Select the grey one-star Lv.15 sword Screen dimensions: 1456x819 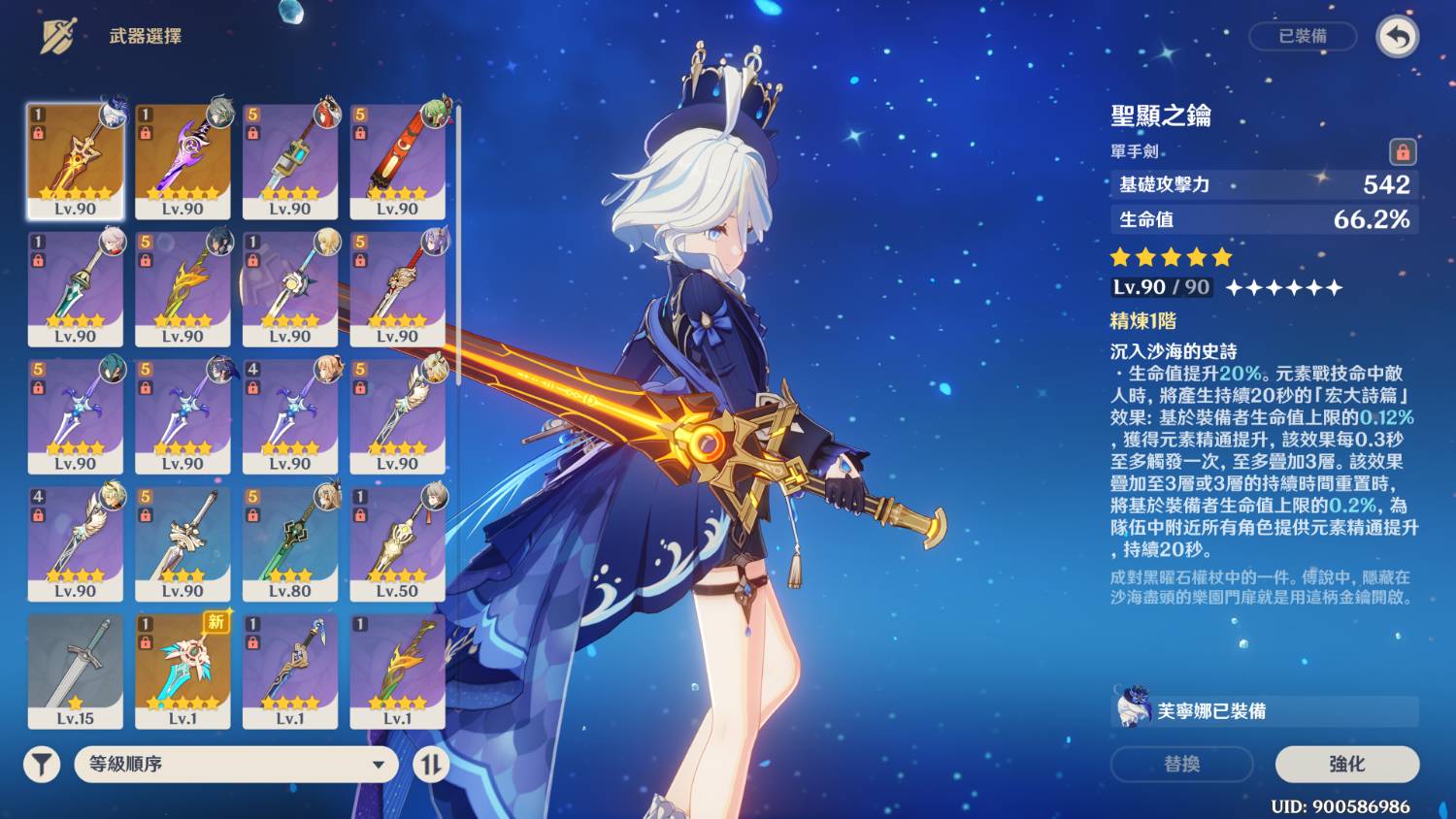[76, 671]
